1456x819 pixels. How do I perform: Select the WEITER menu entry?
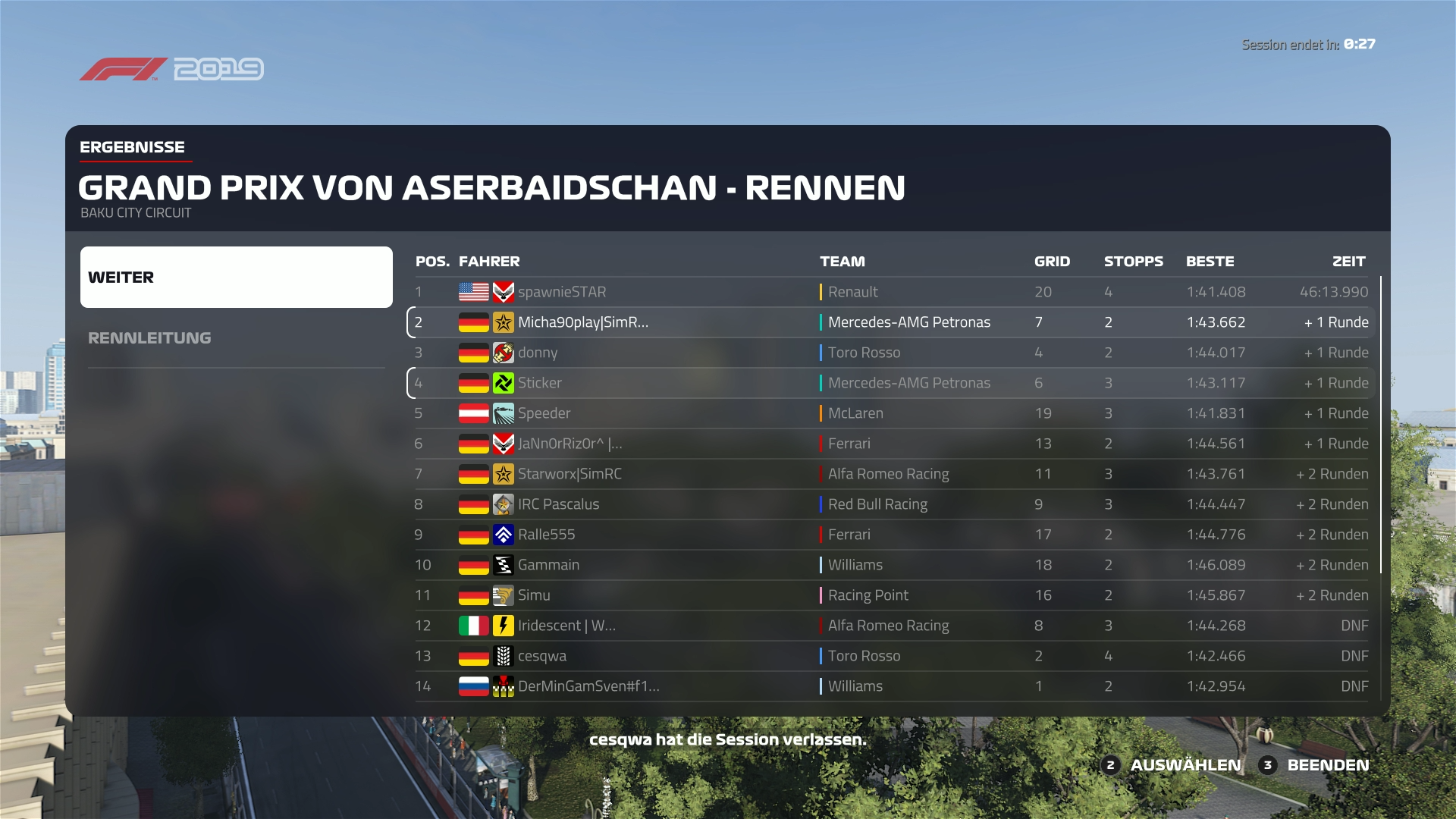tap(236, 277)
